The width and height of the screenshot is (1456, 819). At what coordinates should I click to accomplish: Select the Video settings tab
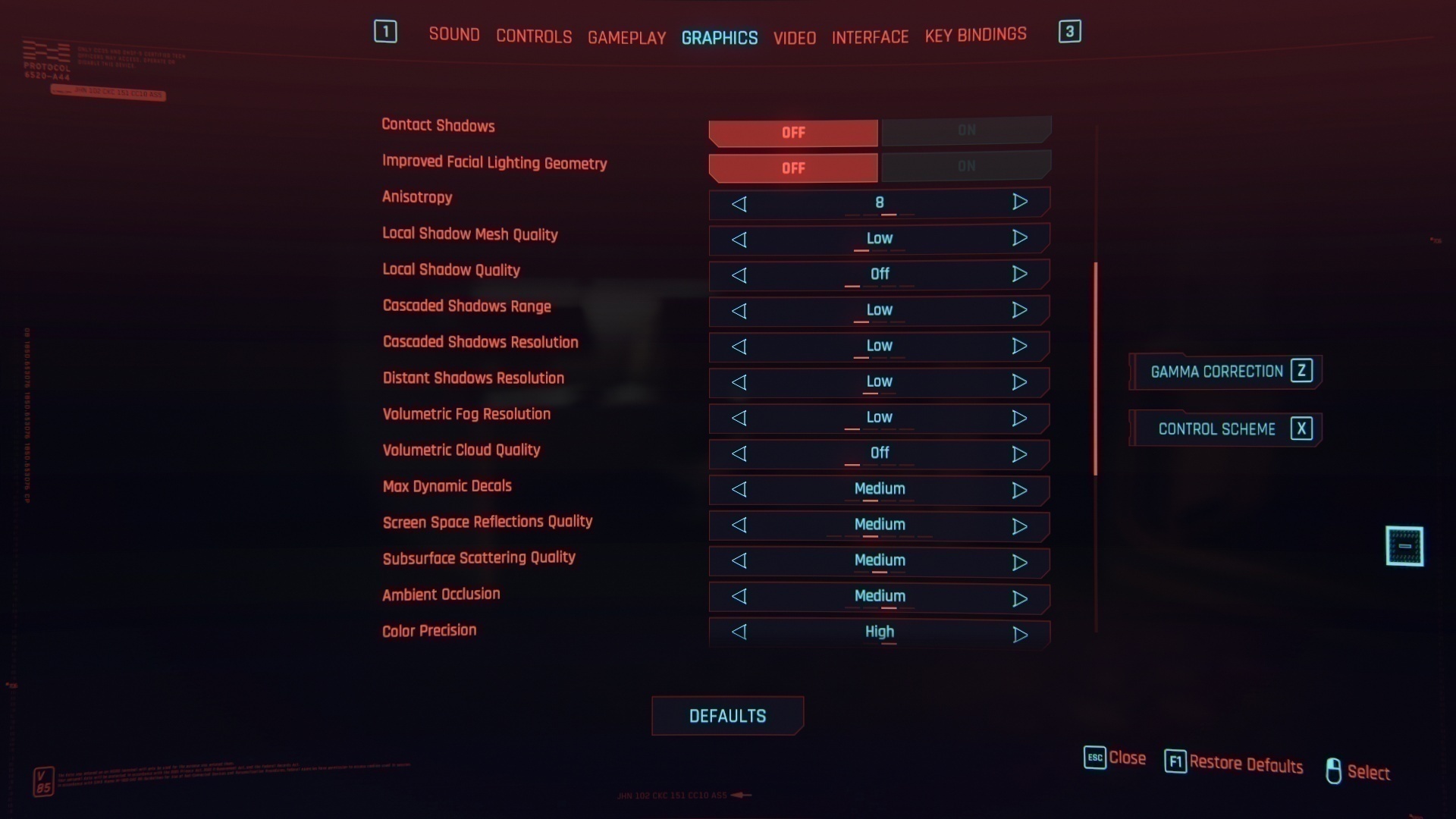click(x=794, y=37)
